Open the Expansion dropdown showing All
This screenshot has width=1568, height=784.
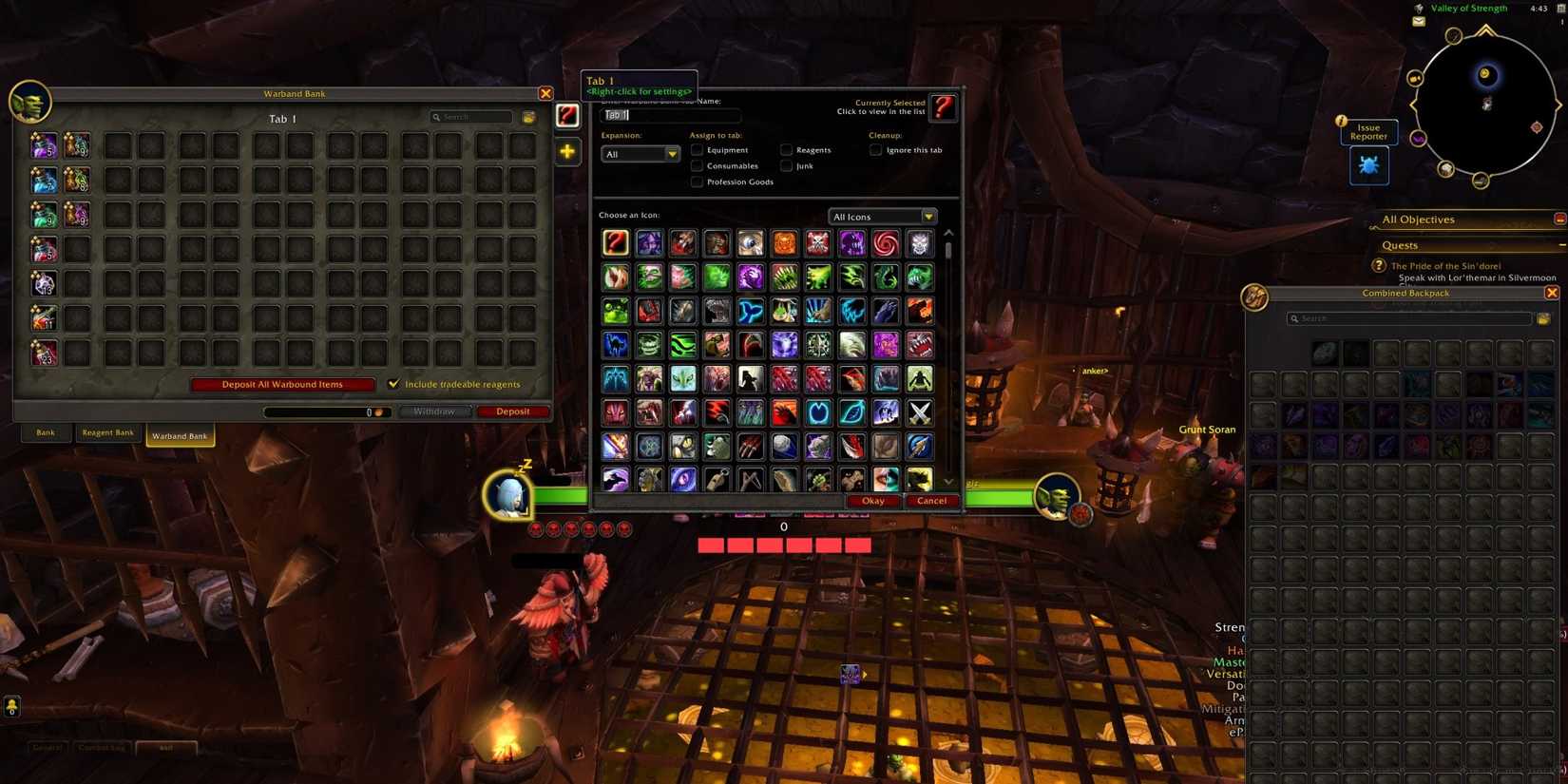tap(641, 153)
